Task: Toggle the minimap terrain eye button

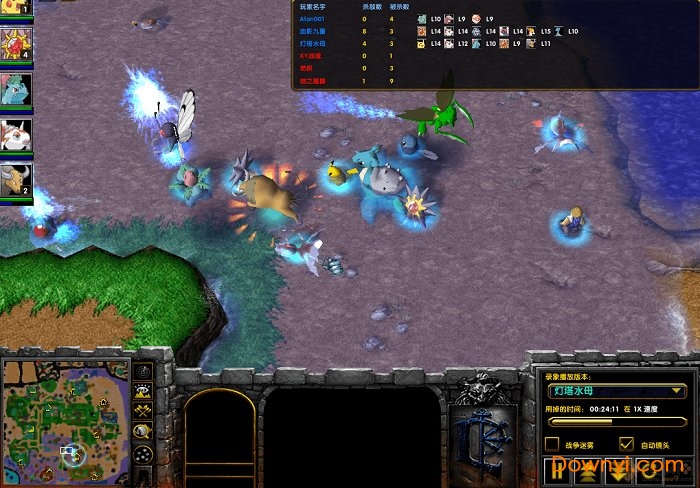Action: [143, 392]
